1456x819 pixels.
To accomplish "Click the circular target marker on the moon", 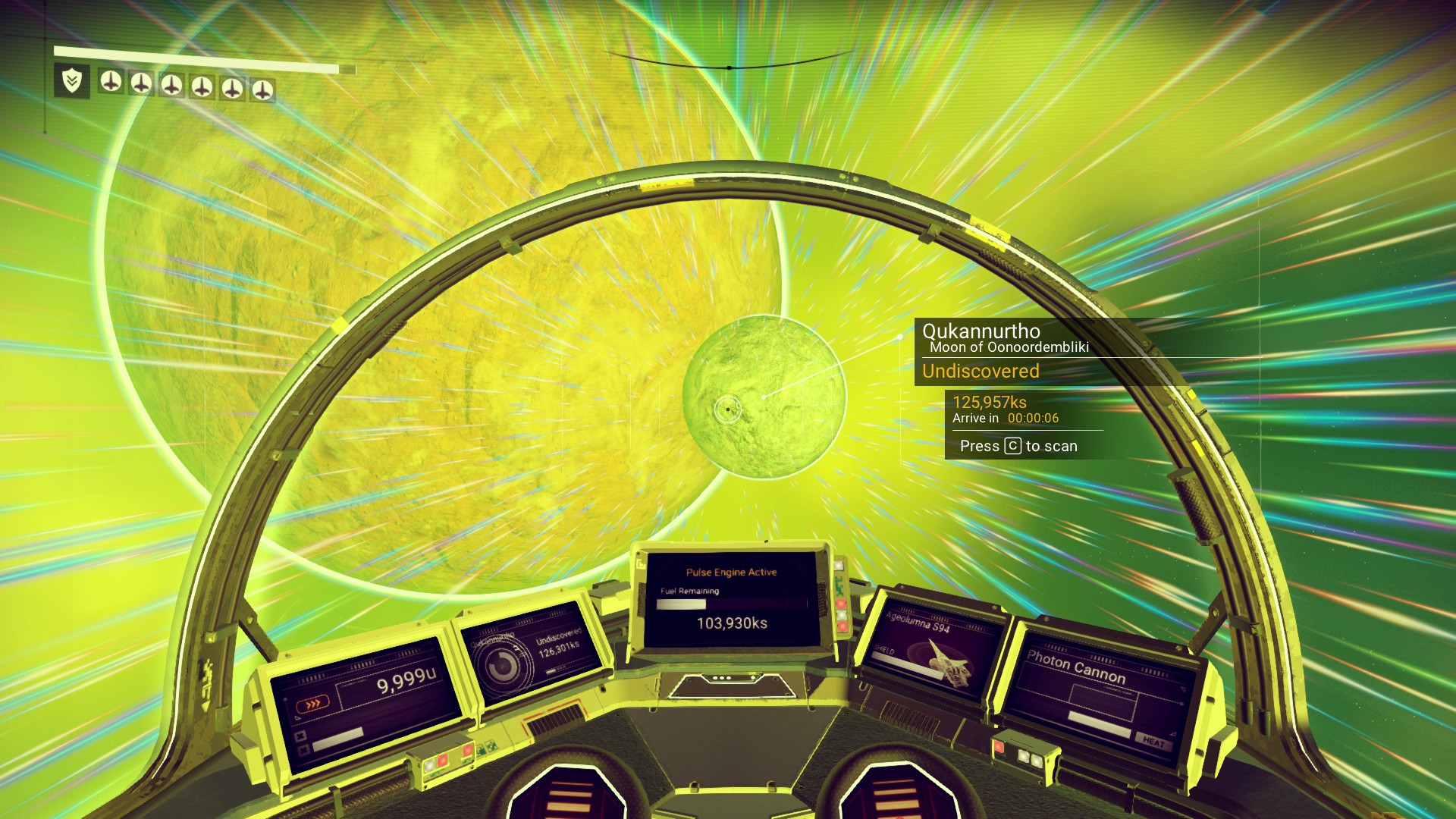I will 727,409.
